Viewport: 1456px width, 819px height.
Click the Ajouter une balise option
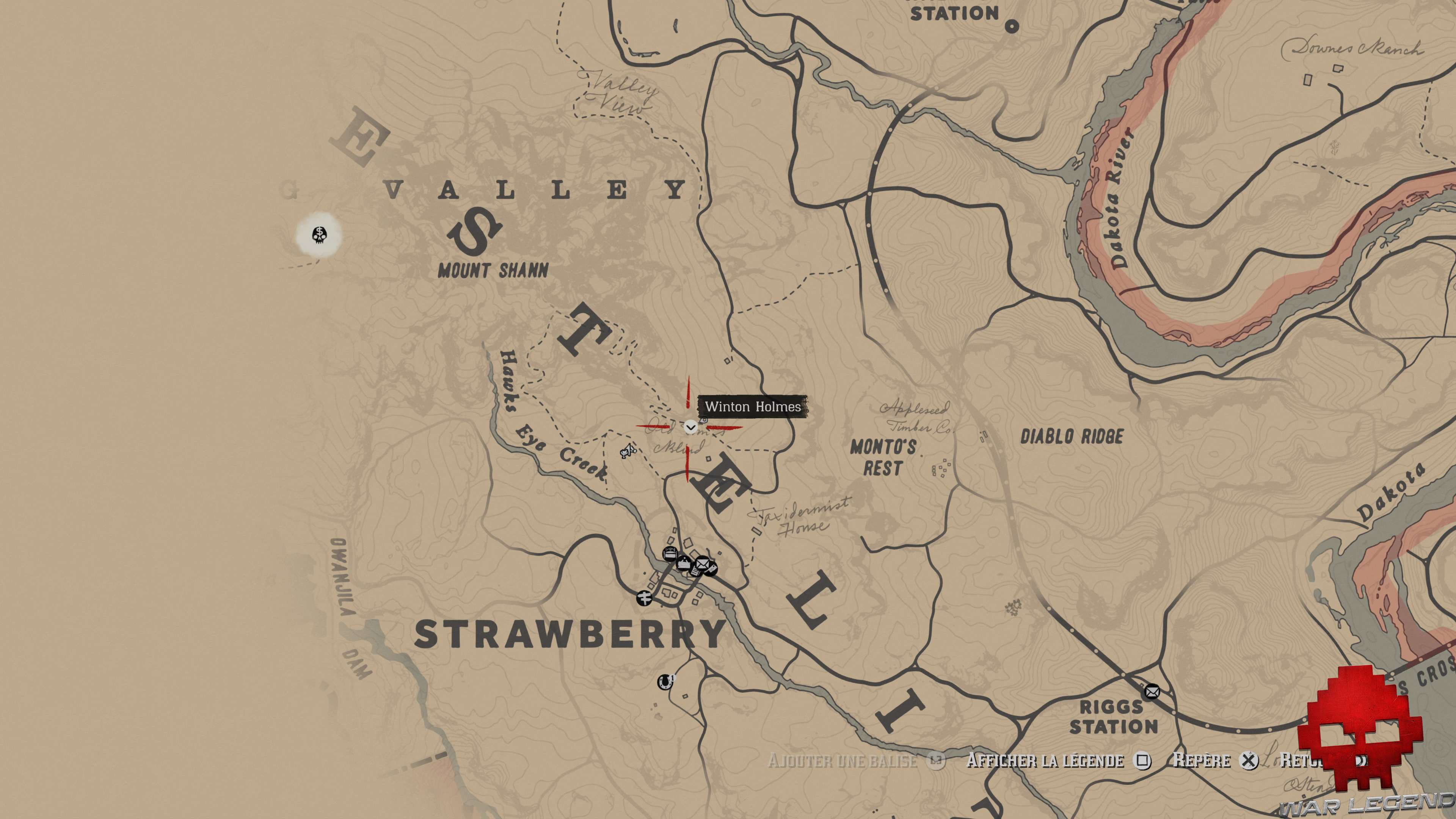coord(842,761)
